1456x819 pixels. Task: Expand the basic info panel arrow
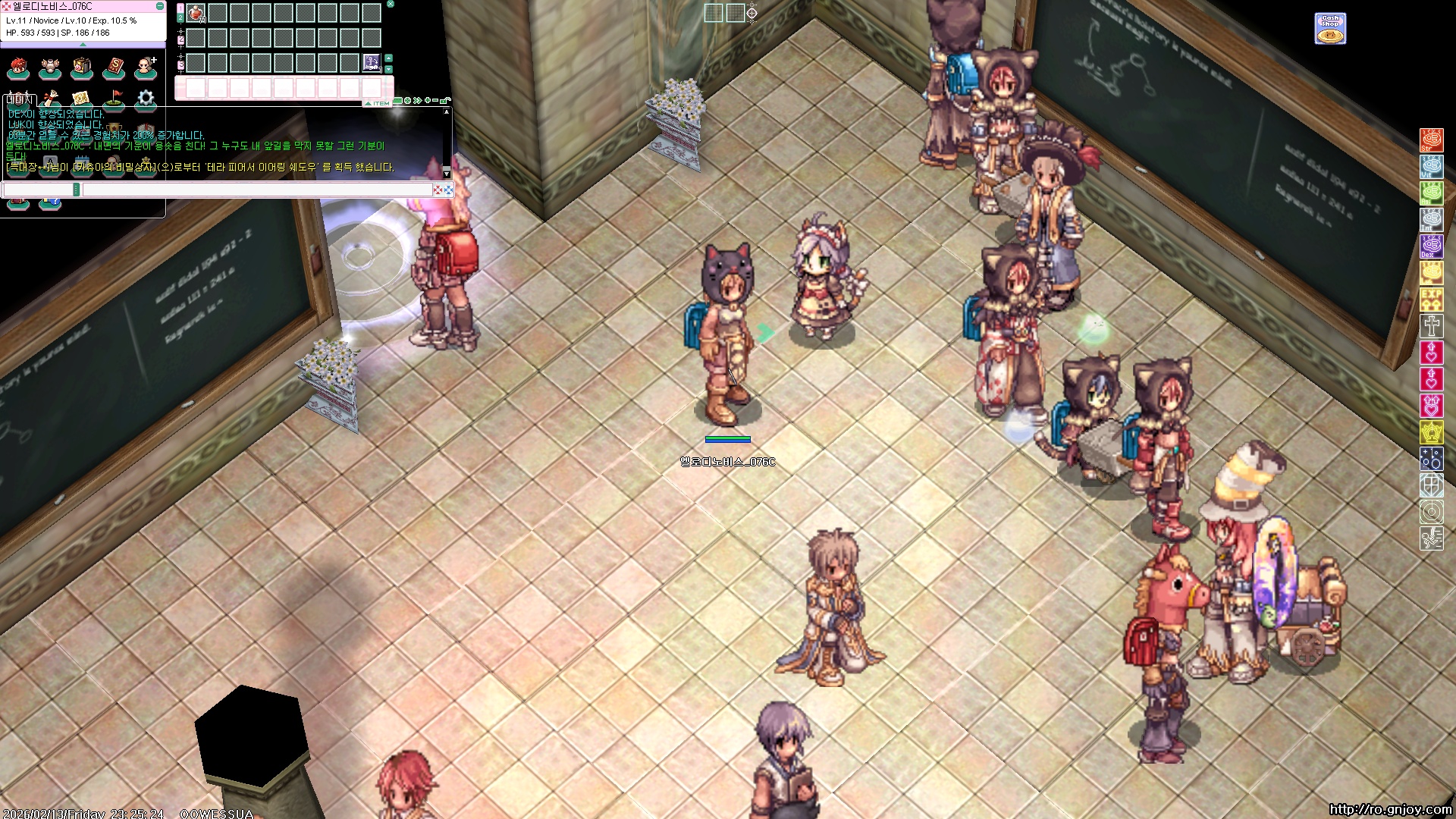coord(83,45)
